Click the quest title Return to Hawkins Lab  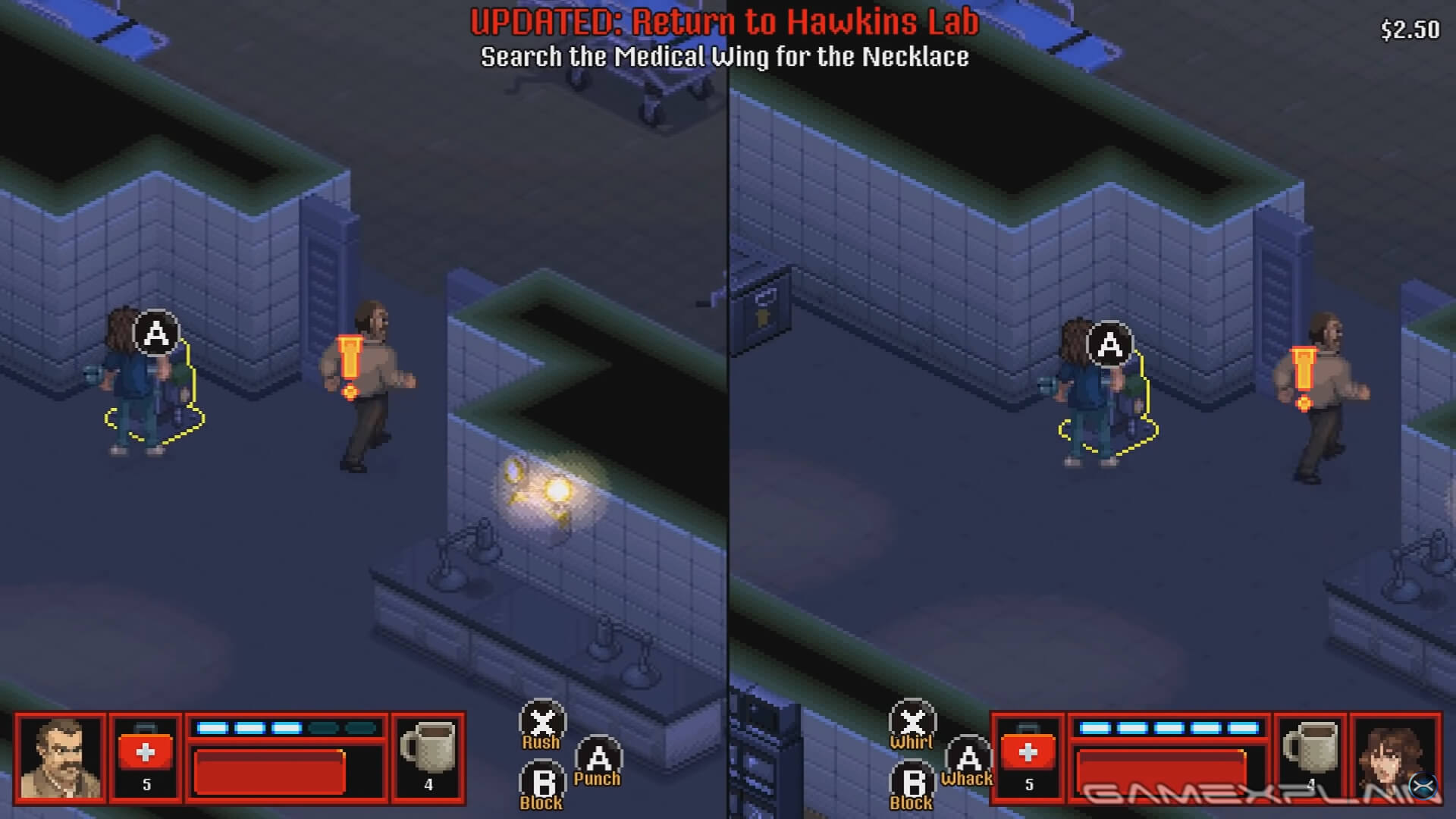pos(724,23)
